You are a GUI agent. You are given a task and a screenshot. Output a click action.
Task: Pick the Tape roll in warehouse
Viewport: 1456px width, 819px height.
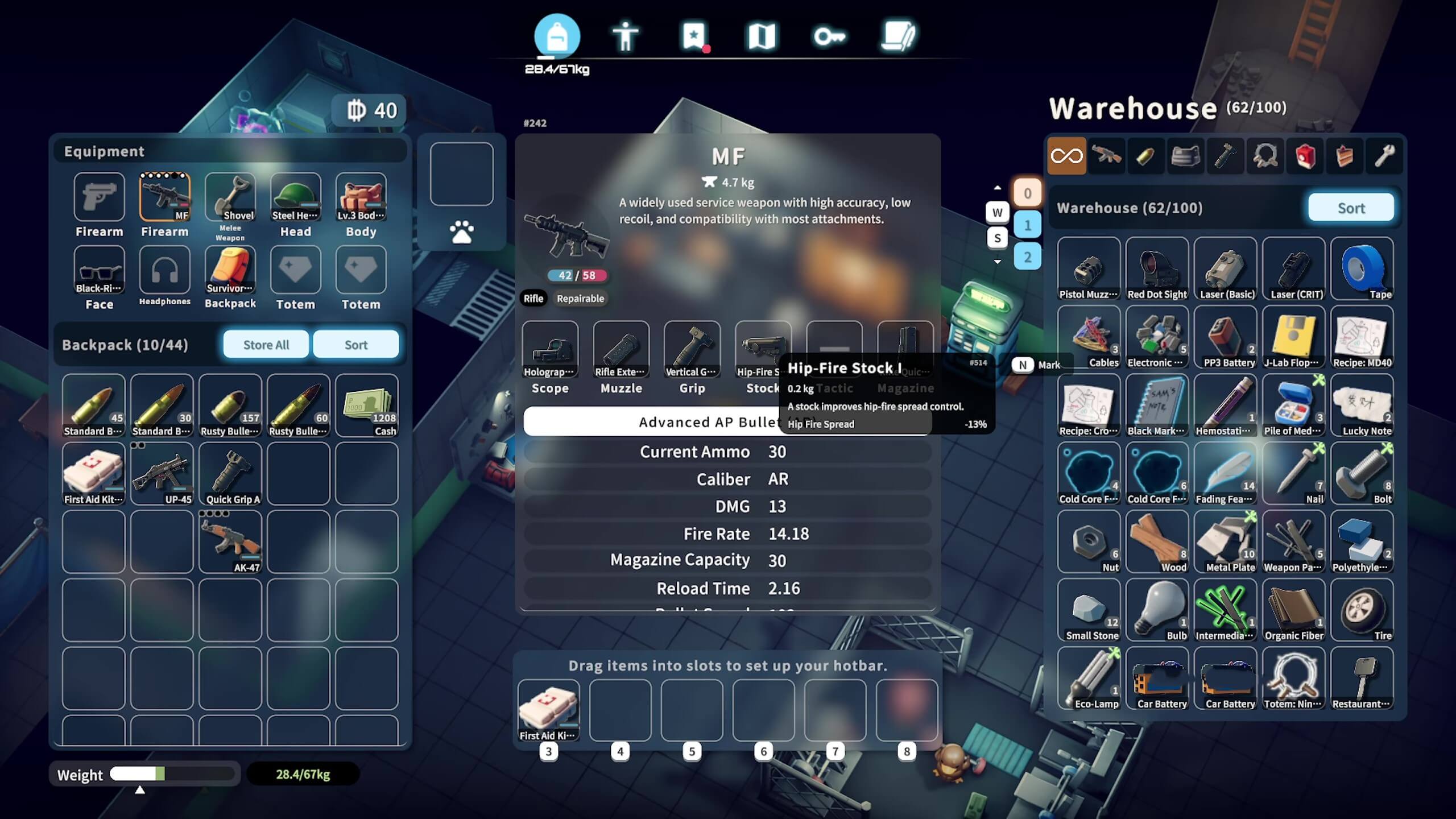(1362, 268)
